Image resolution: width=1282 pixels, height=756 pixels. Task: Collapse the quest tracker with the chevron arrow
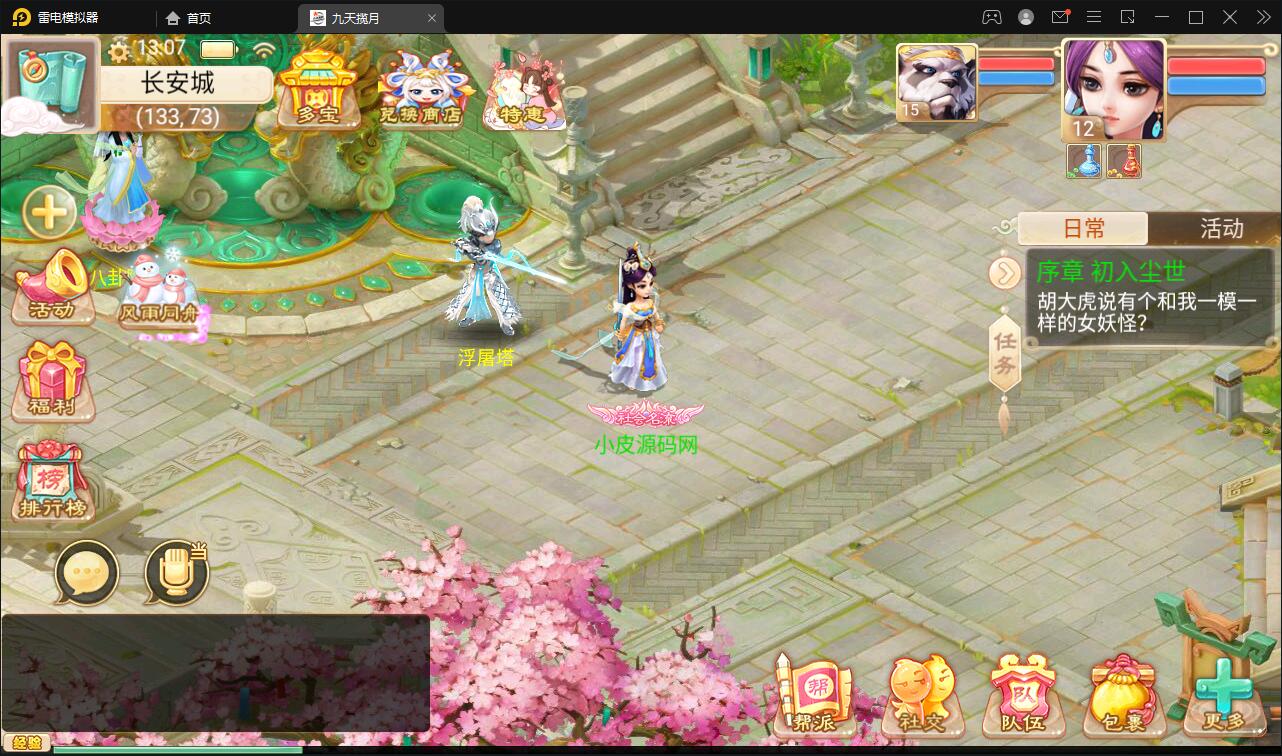click(x=1004, y=272)
